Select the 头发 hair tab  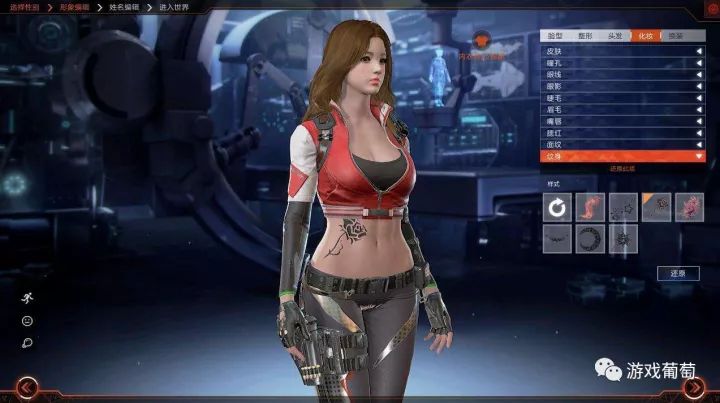[x=617, y=35]
